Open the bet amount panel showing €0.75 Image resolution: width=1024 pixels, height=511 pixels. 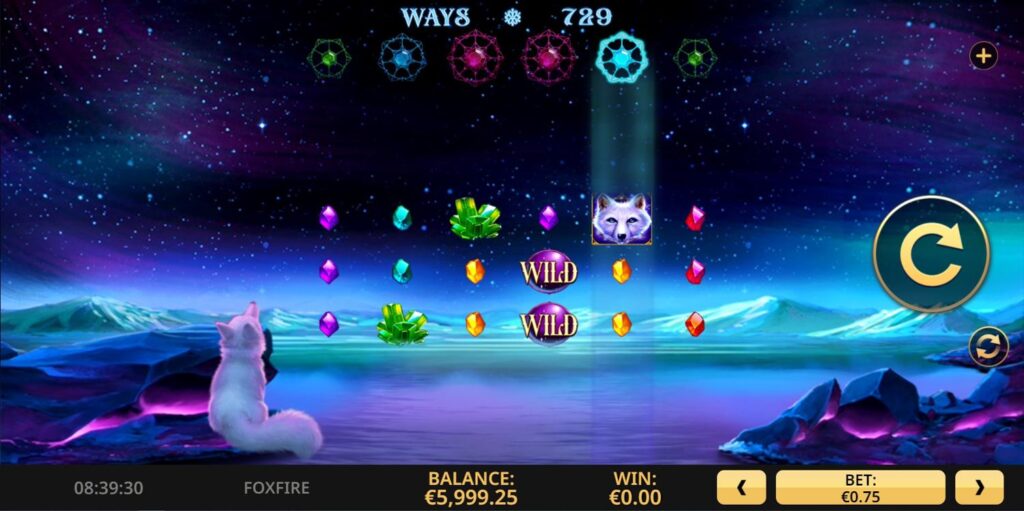pos(860,488)
